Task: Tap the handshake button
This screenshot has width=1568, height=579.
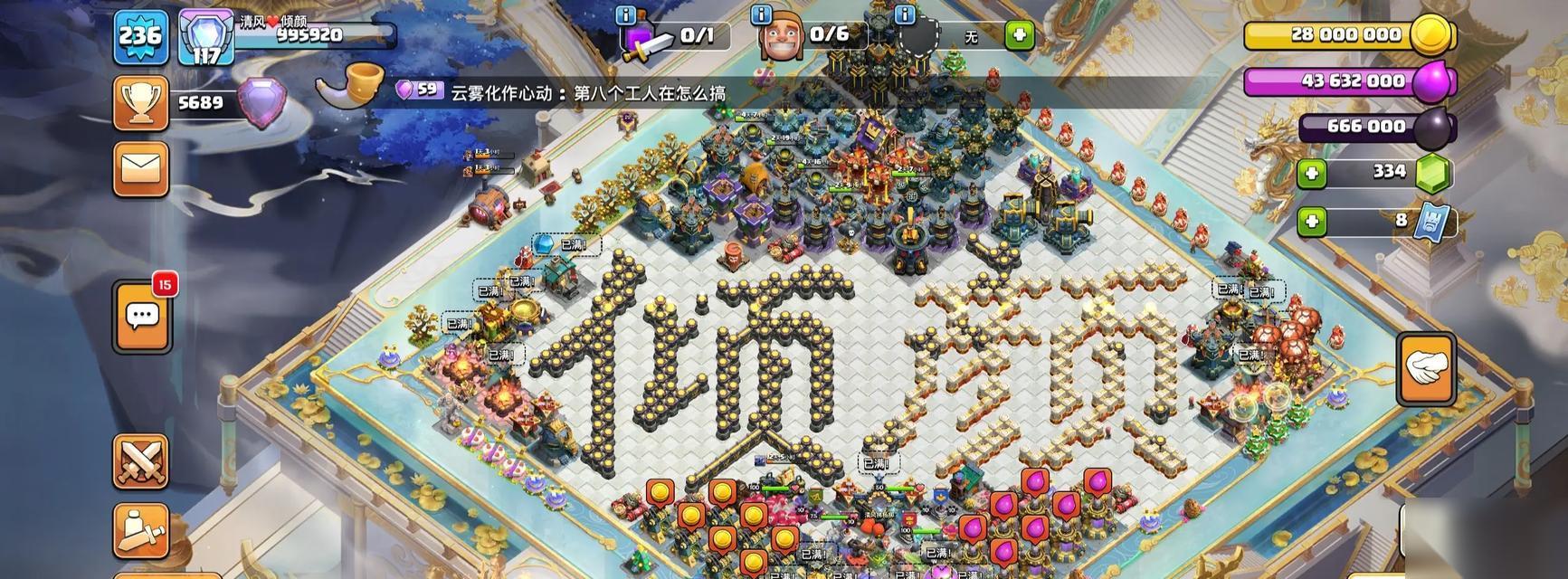Action: 1425,368
